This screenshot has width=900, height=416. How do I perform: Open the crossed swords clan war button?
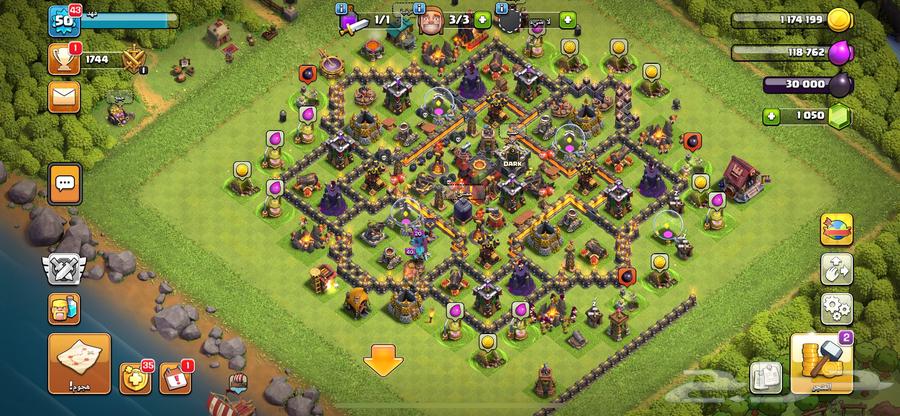pyautogui.click(x=64, y=269)
